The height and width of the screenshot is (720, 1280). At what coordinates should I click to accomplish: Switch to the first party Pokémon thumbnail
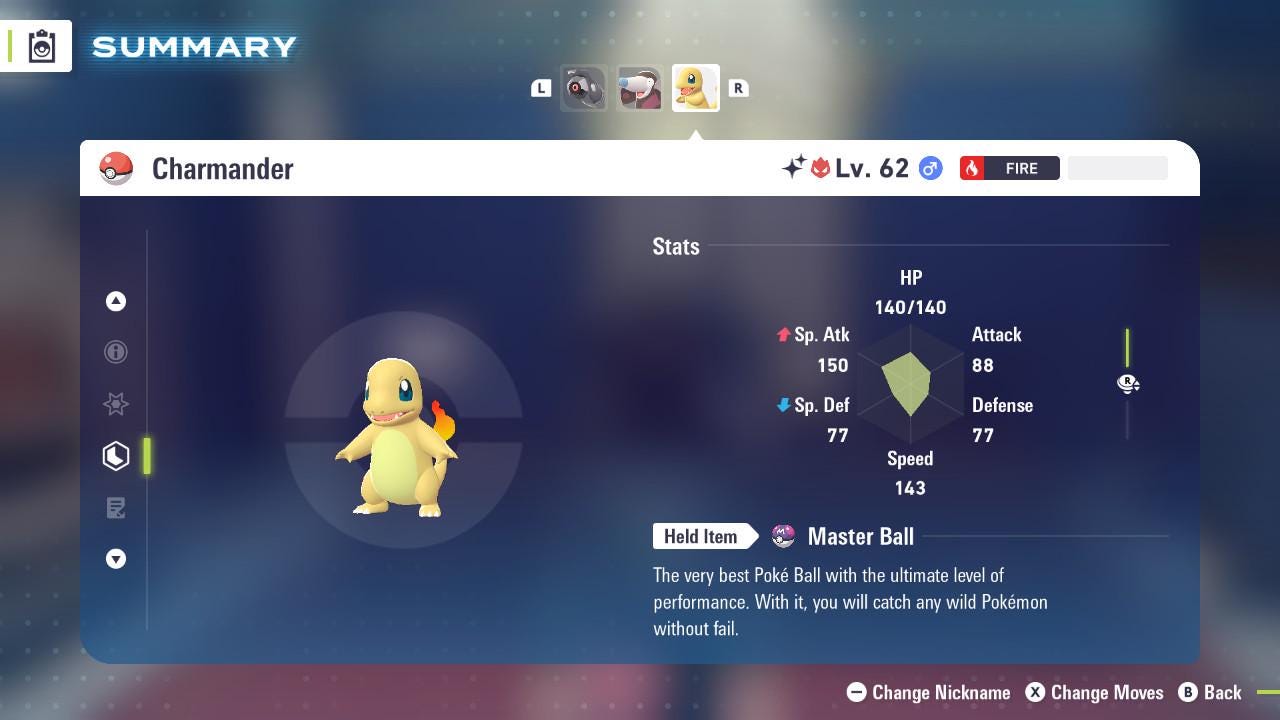(x=584, y=87)
